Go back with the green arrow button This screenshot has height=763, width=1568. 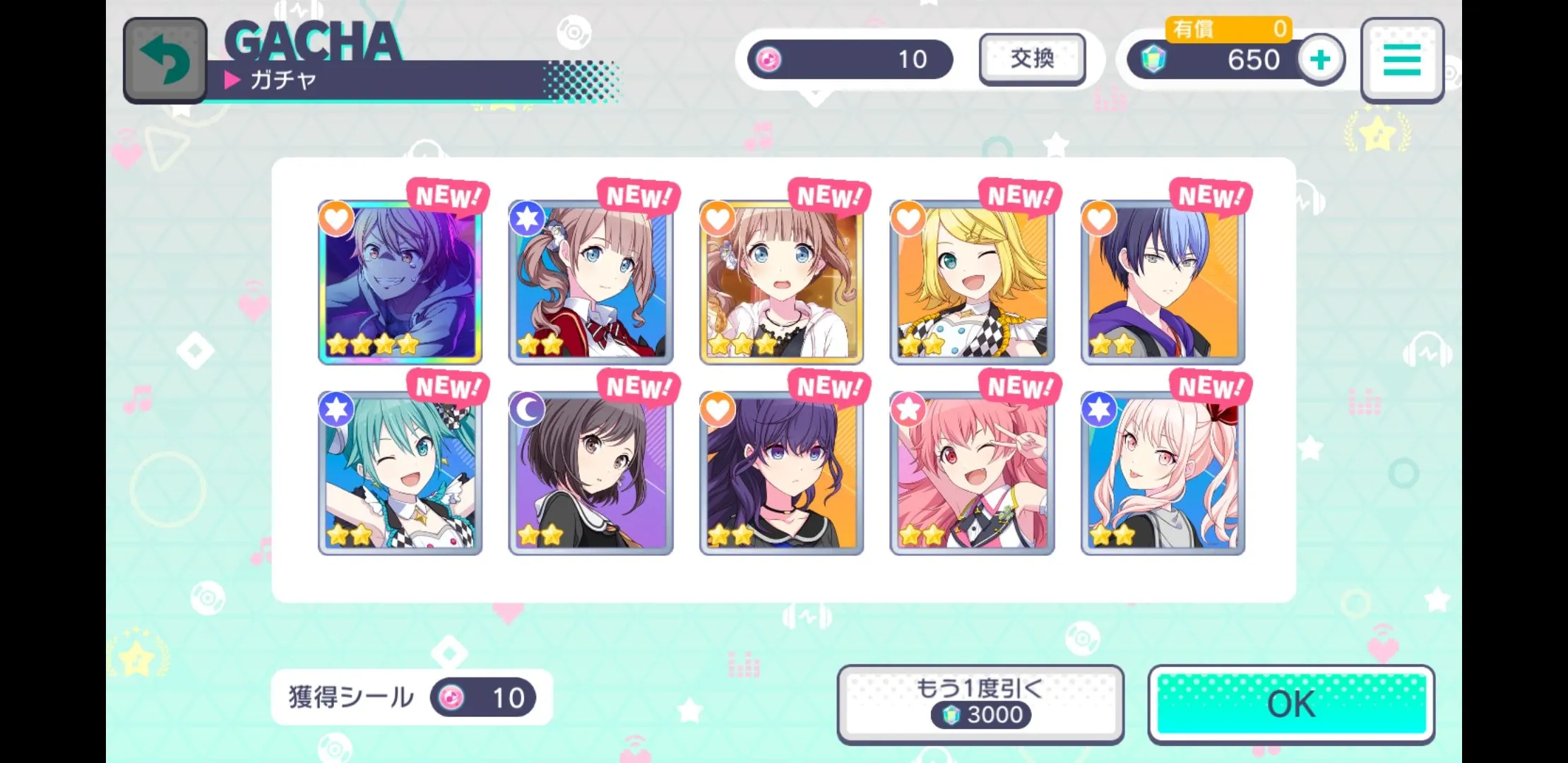pyautogui.click(x=165, y=60)
